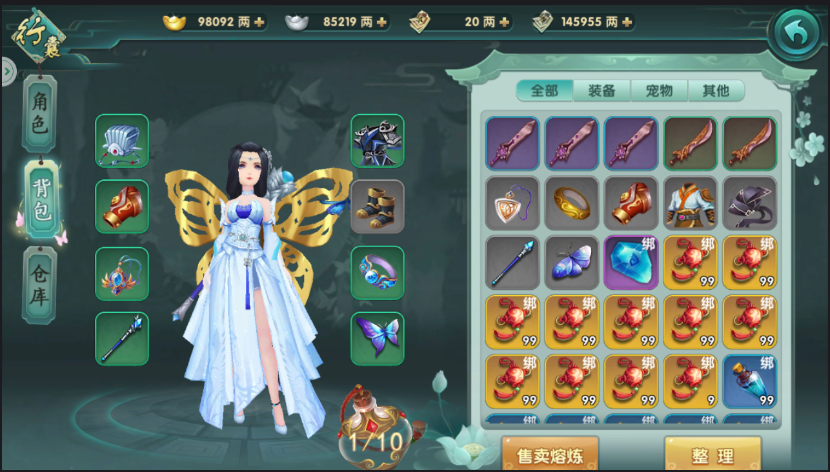Switch to 其他 category filter

716,91
